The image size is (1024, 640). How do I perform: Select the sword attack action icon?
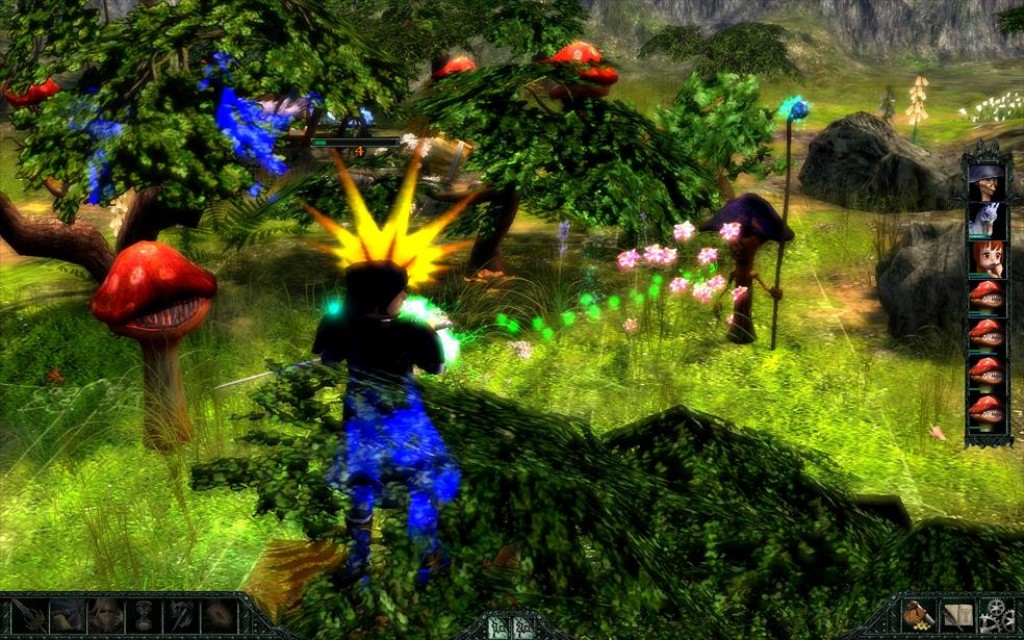[x=29, y=615]
